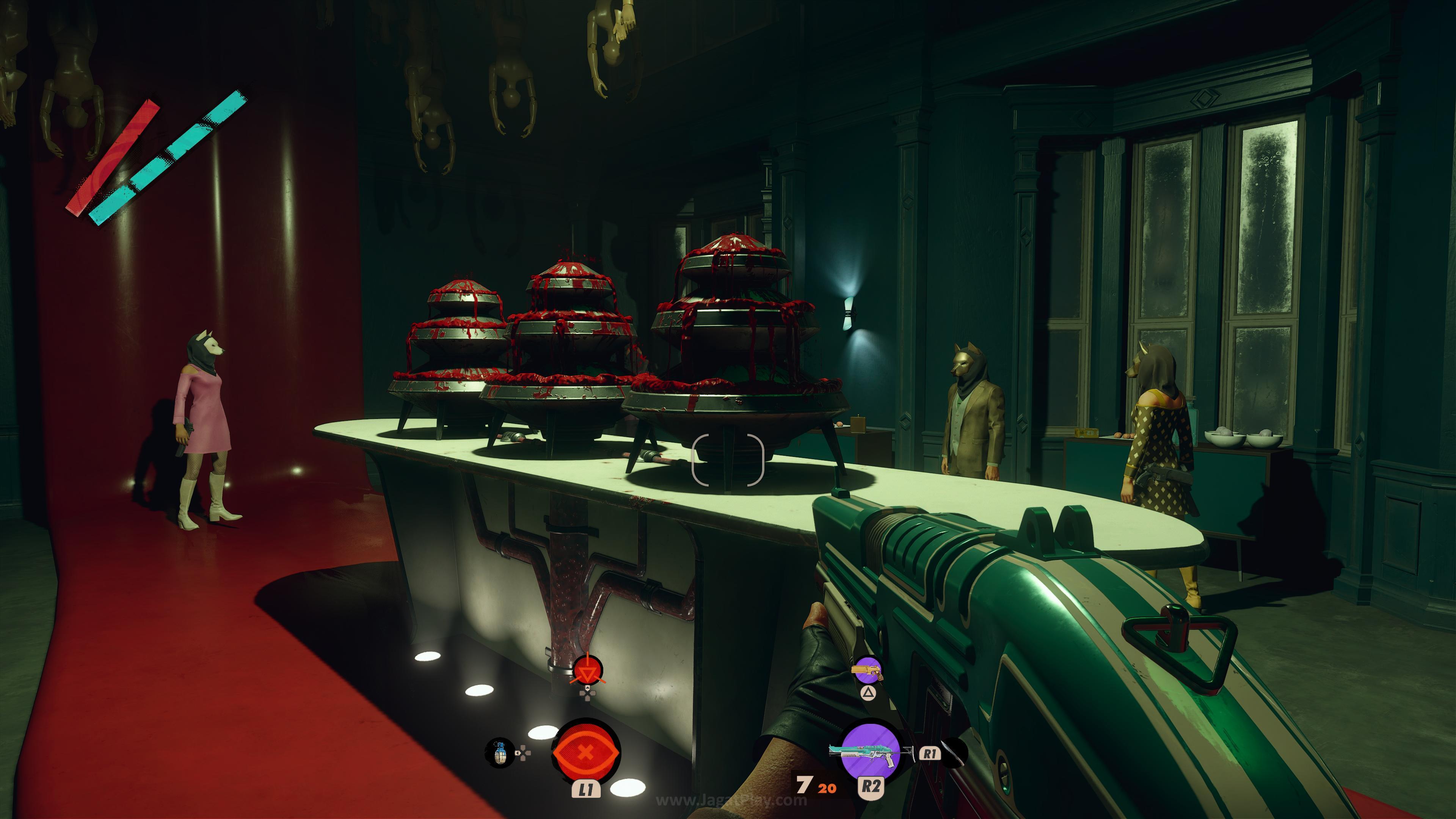Activate the red eye slab ability
Screen dimensions: 1456x819
[585, 752]
